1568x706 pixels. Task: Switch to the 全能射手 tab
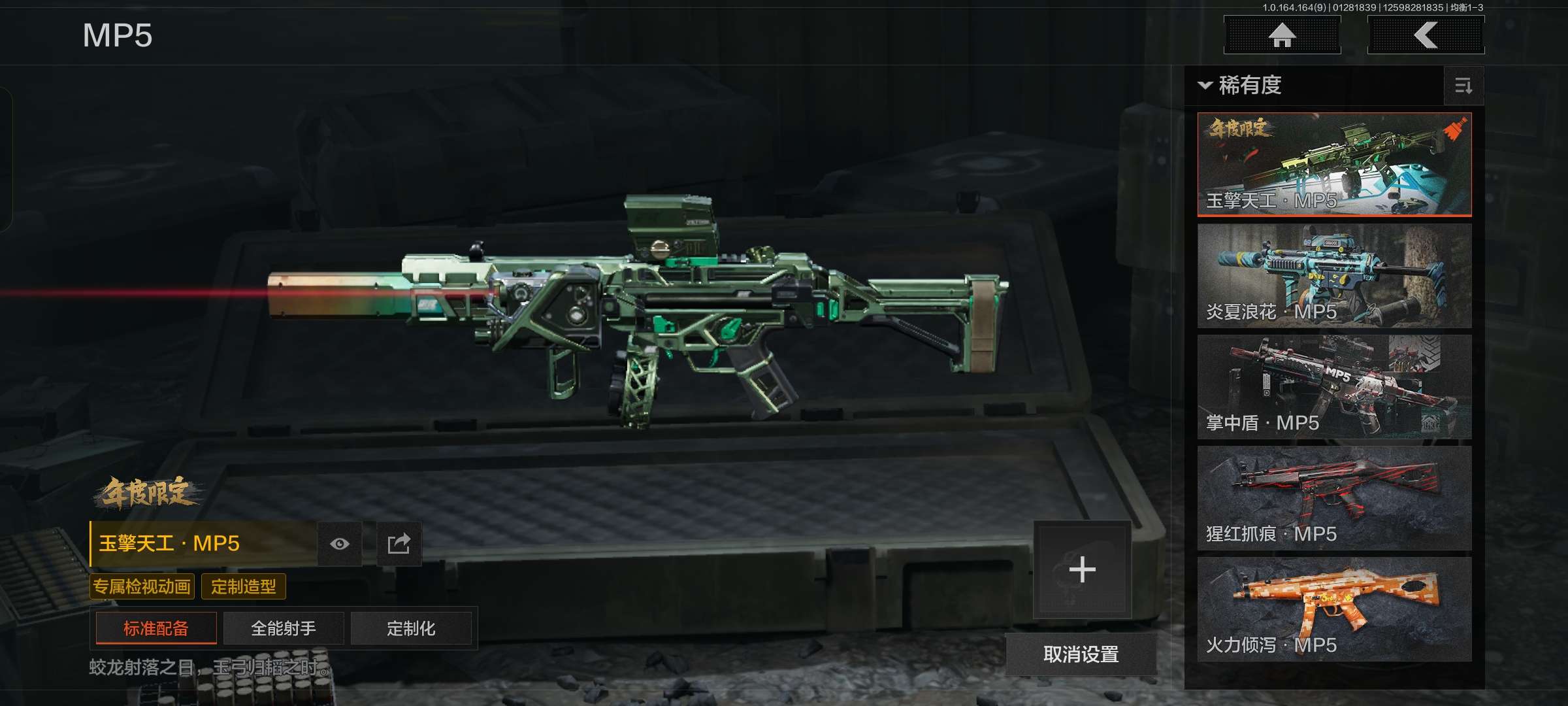click(284, 629)
